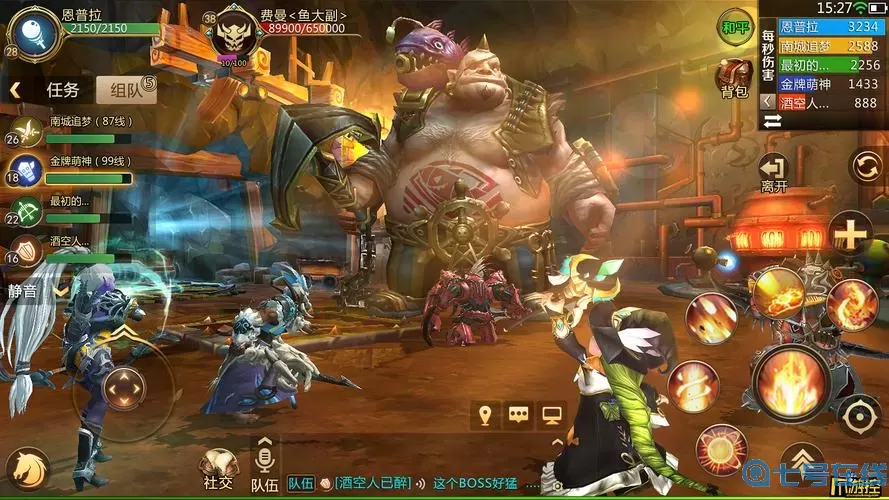
Task: Click the circular arrows swap button
Action: click(865, 166)
